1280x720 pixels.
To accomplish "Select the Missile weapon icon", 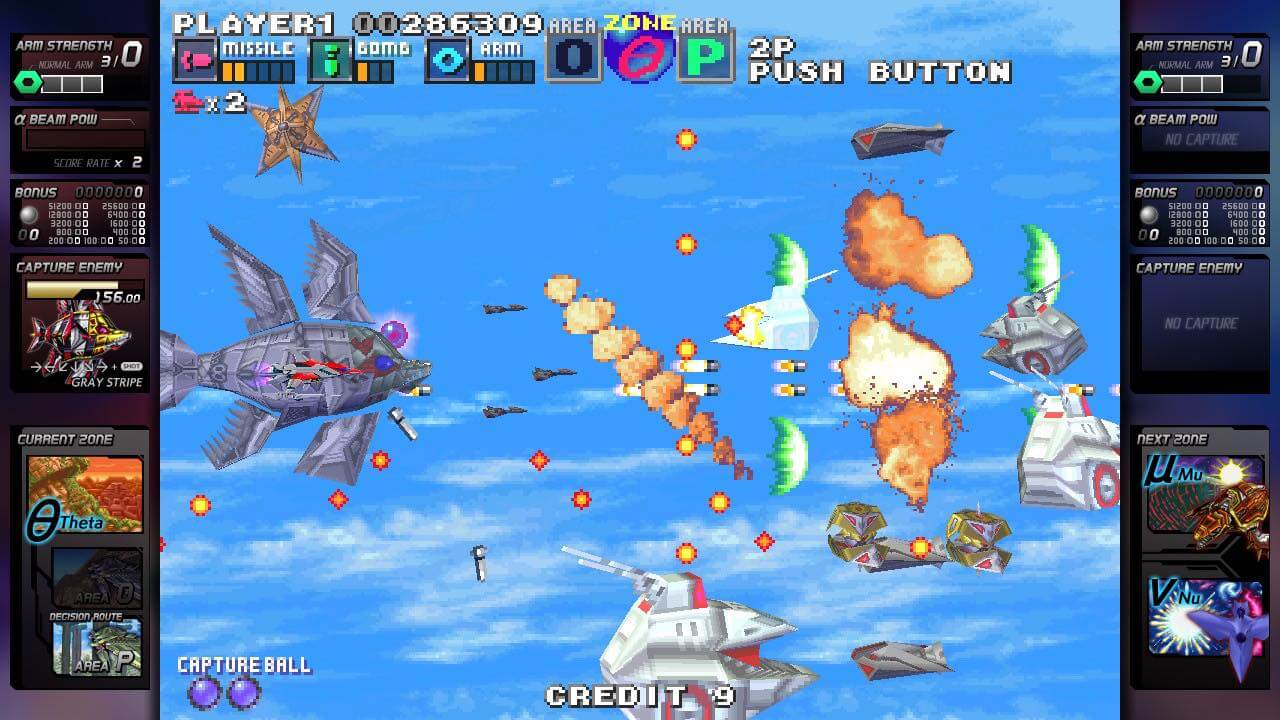I will point(195,61).
